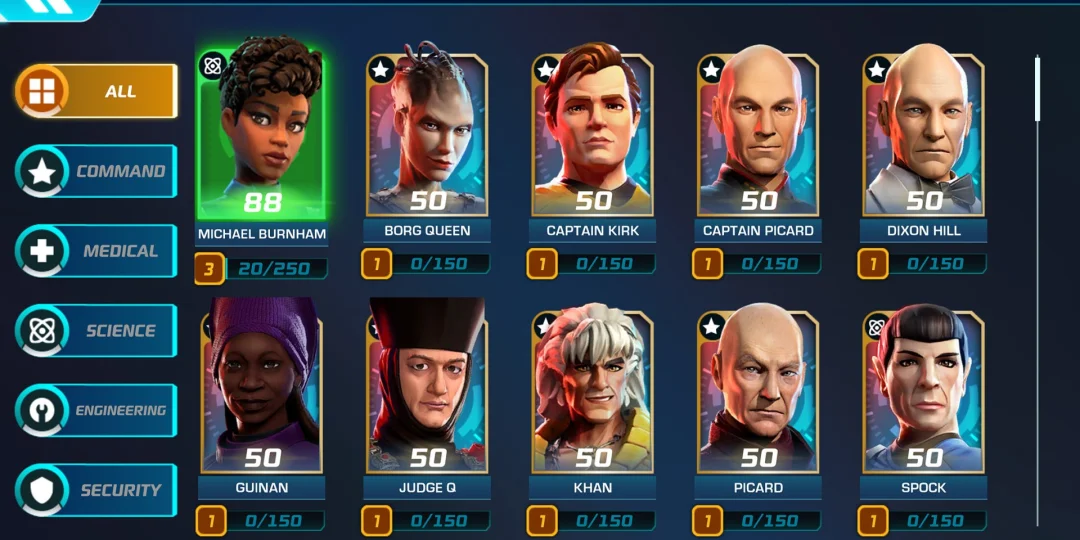Choose the Captain Kirk card

(x=593, y=135)
